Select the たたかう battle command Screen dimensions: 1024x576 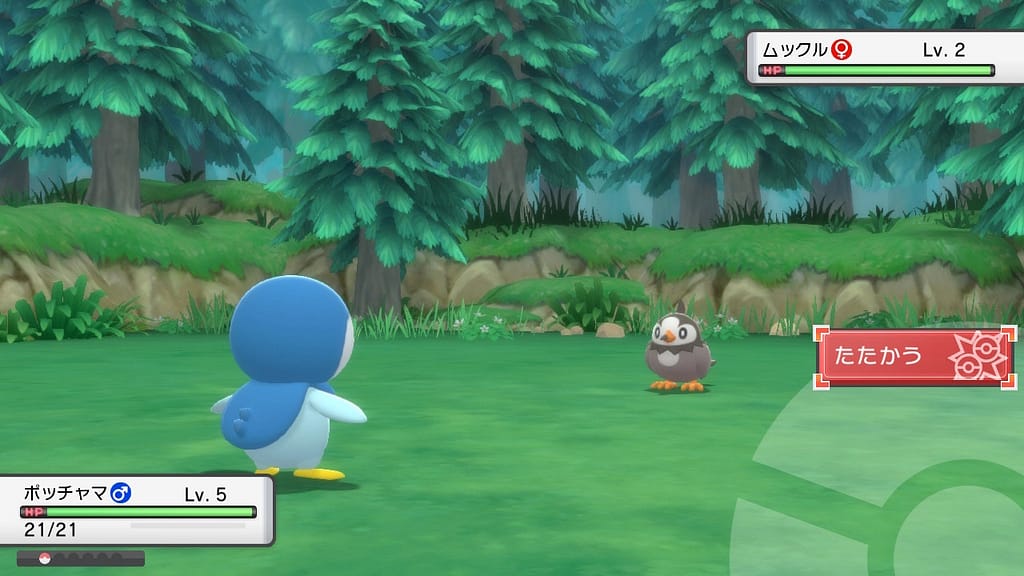click(914, 357)
